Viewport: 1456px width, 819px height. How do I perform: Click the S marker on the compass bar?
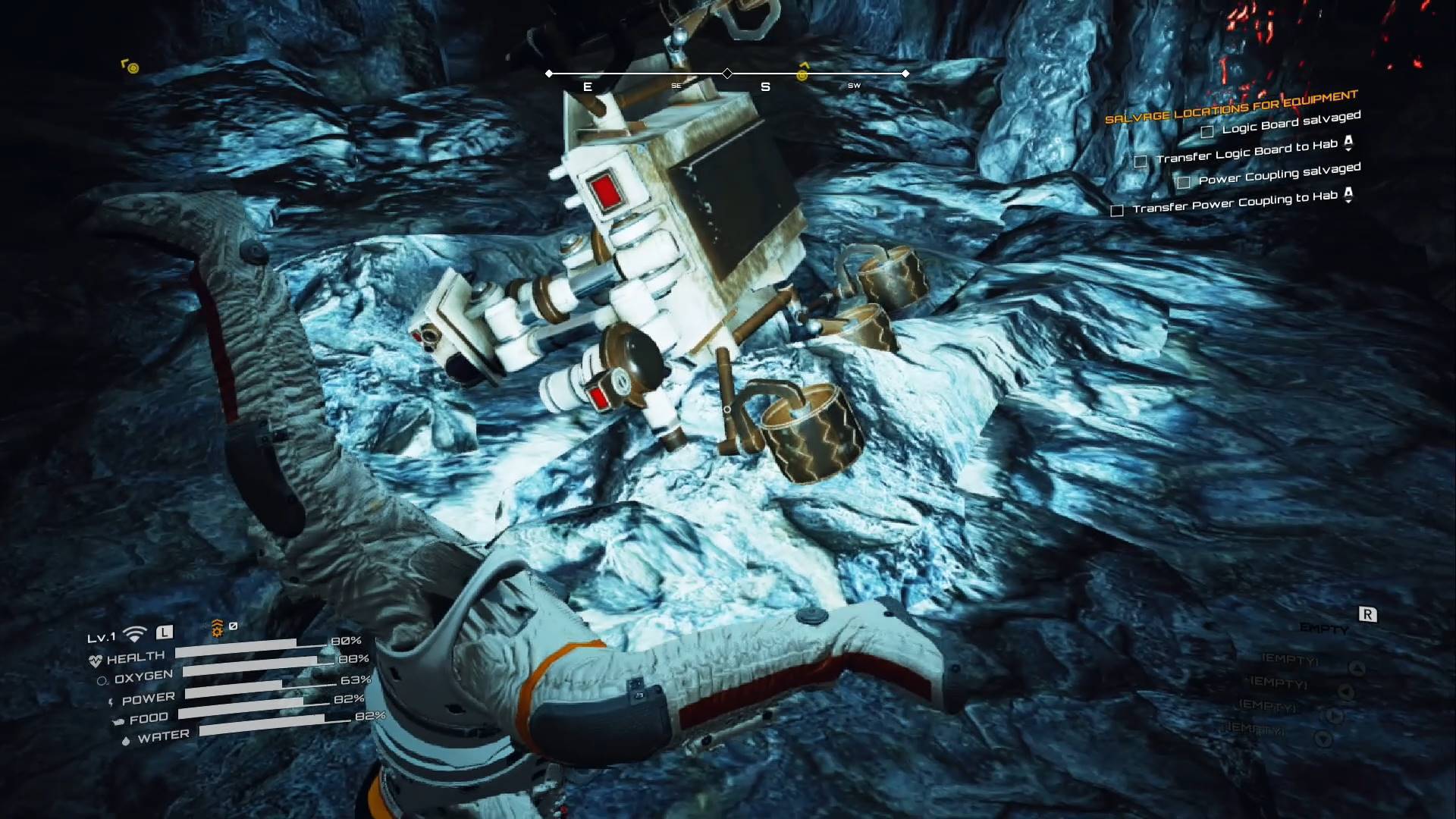point(765,86)
